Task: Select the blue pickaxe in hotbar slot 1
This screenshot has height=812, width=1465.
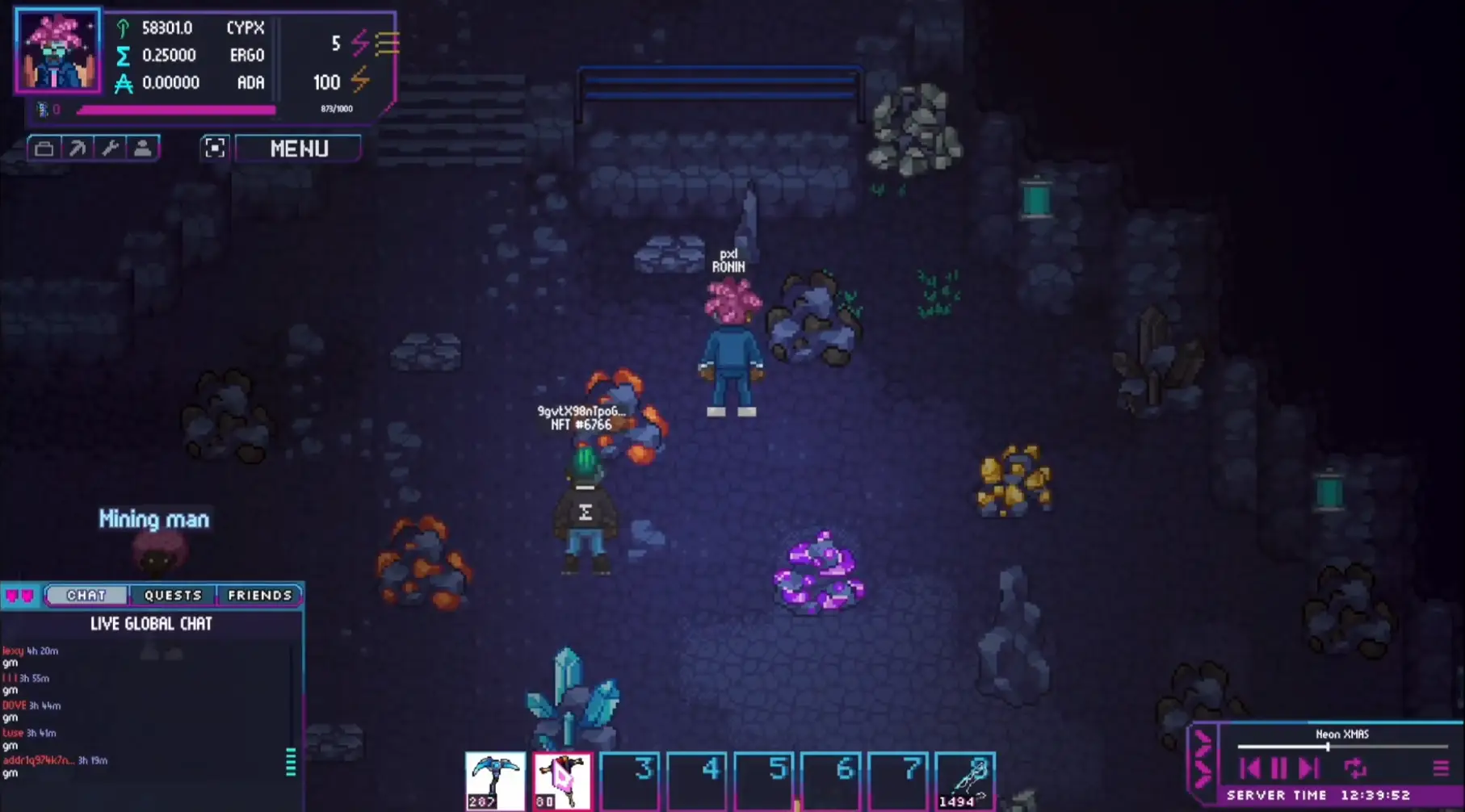Action: [x=495, y=777]
